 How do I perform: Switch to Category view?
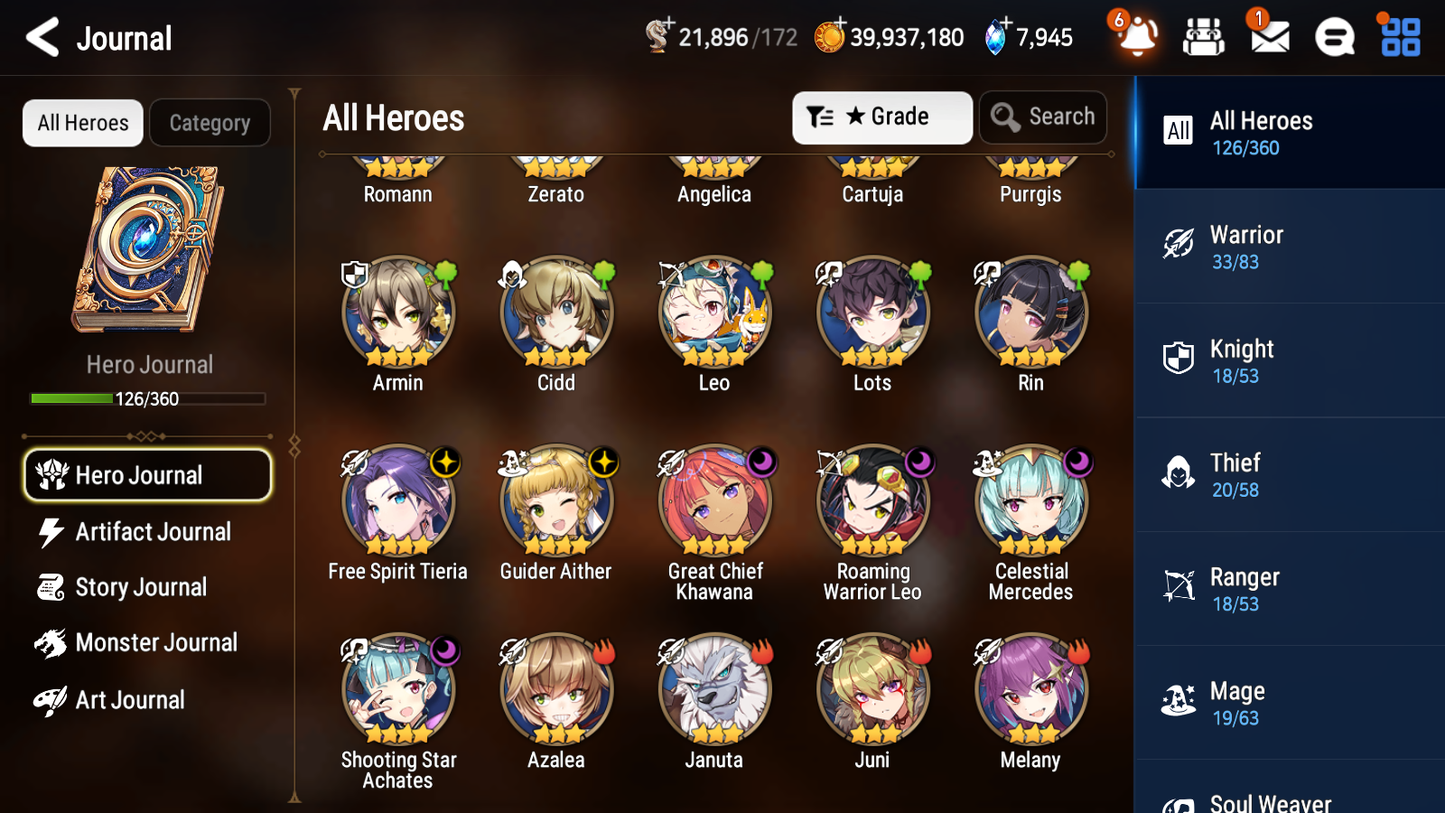pos(210,122)
